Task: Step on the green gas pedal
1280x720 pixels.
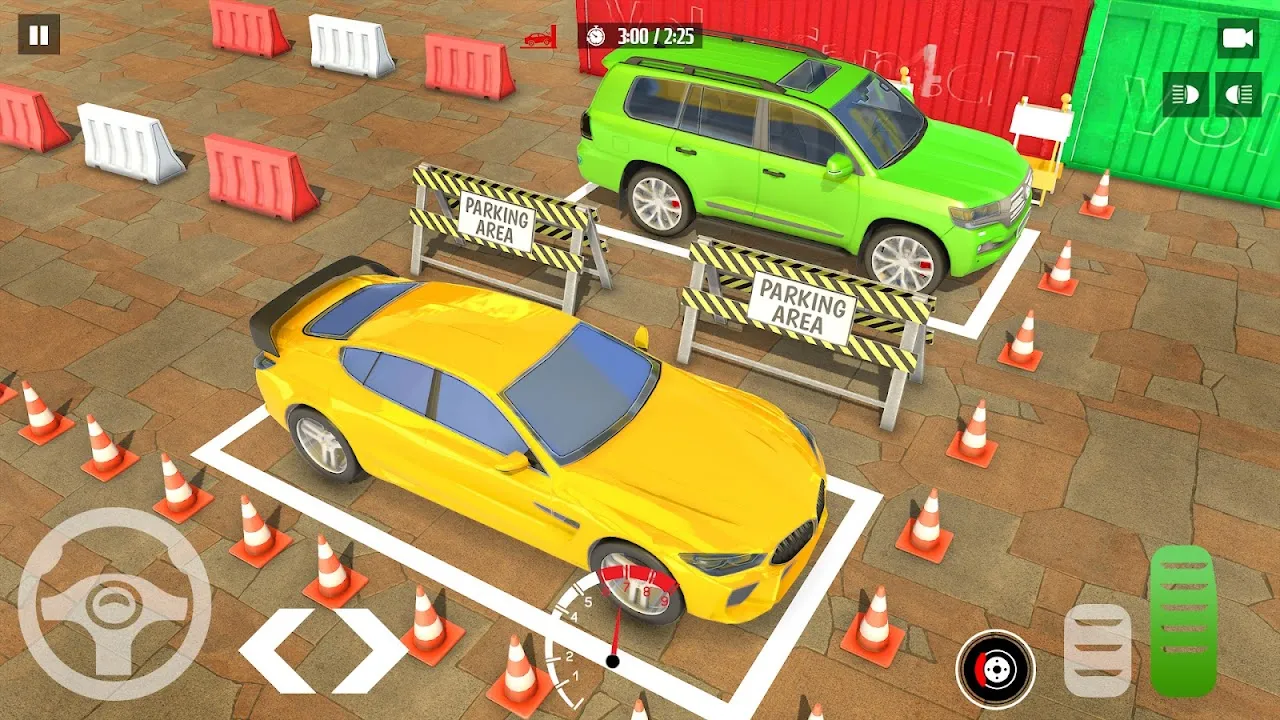Action: [1183, 621]
